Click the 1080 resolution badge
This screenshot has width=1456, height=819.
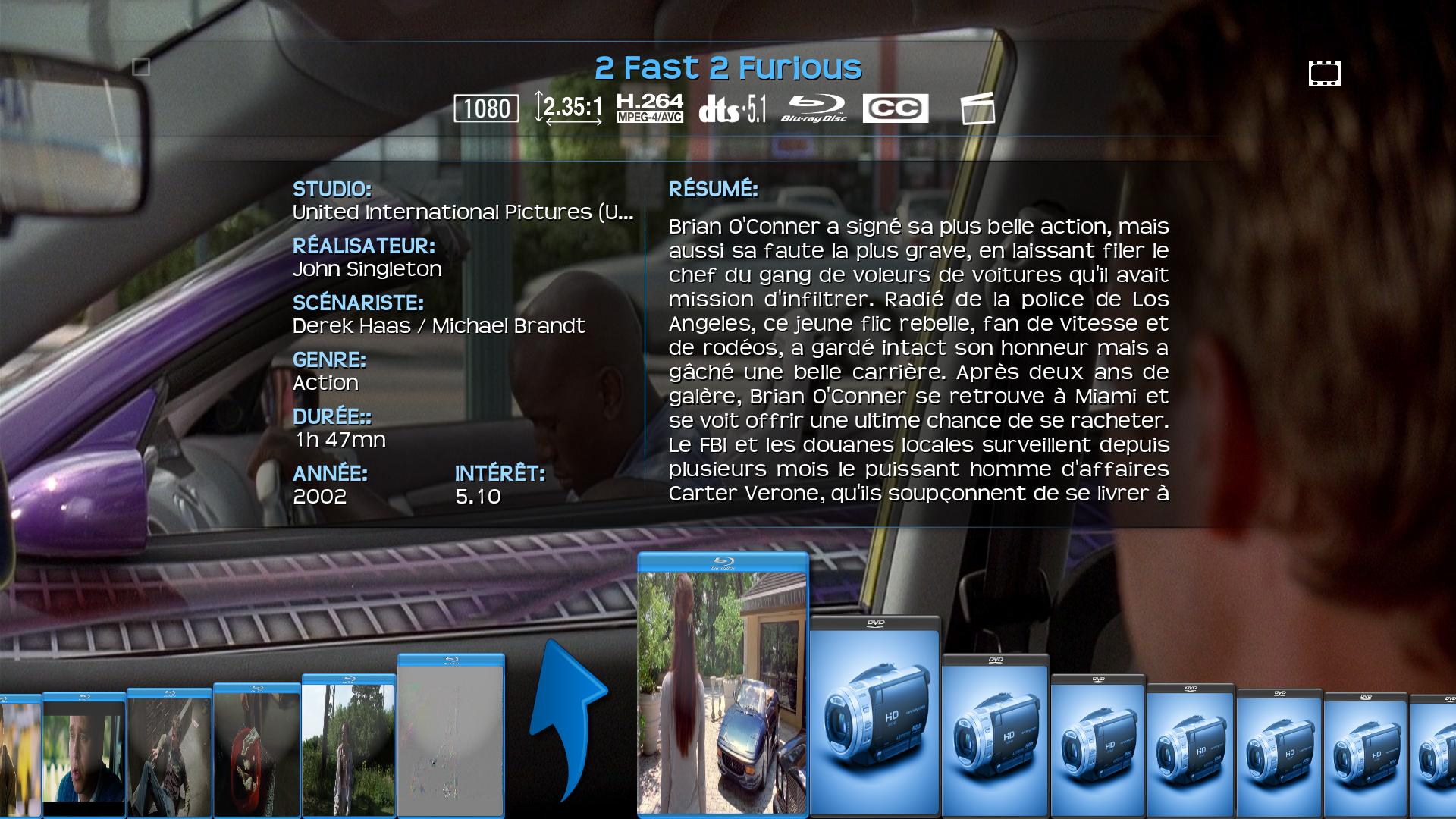pyautogui.click(x=486, y=108)
